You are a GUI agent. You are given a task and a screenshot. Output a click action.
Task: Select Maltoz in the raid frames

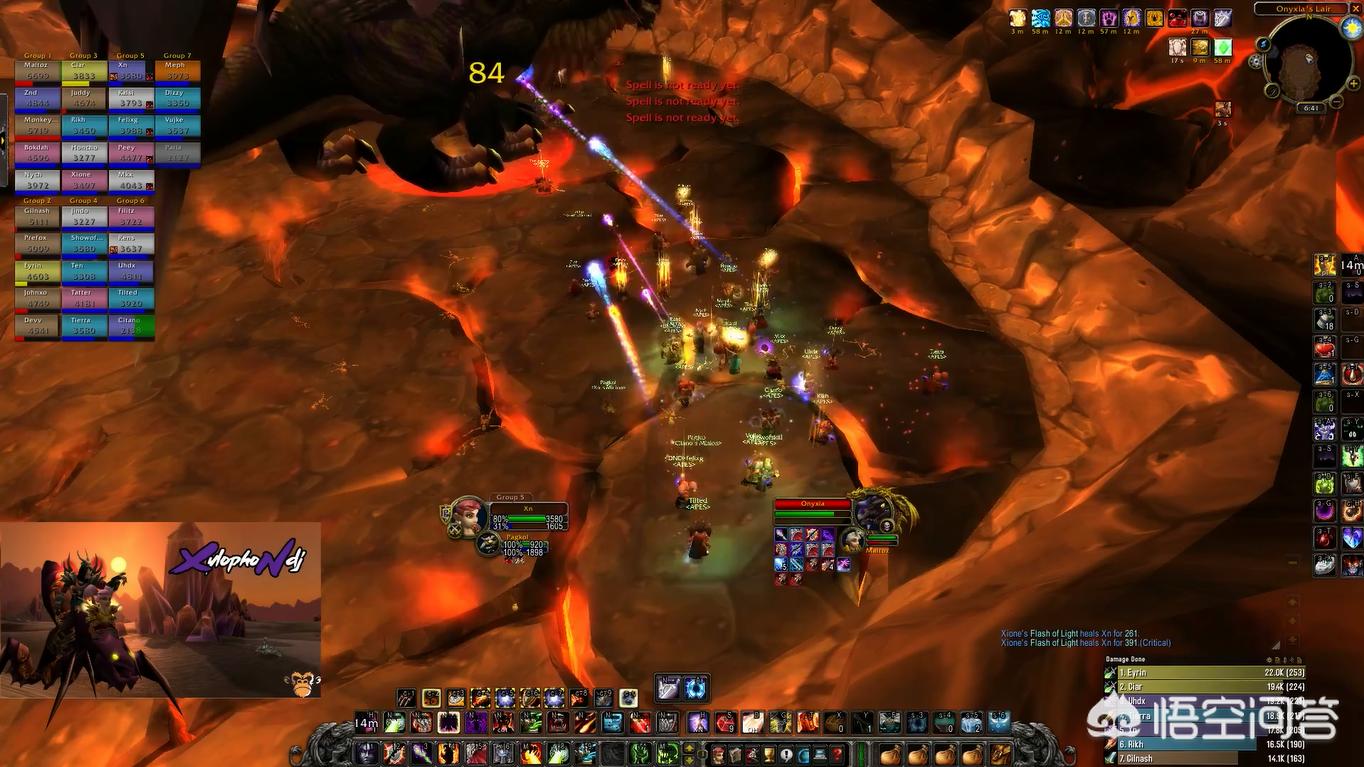click(x=37, y=71)
